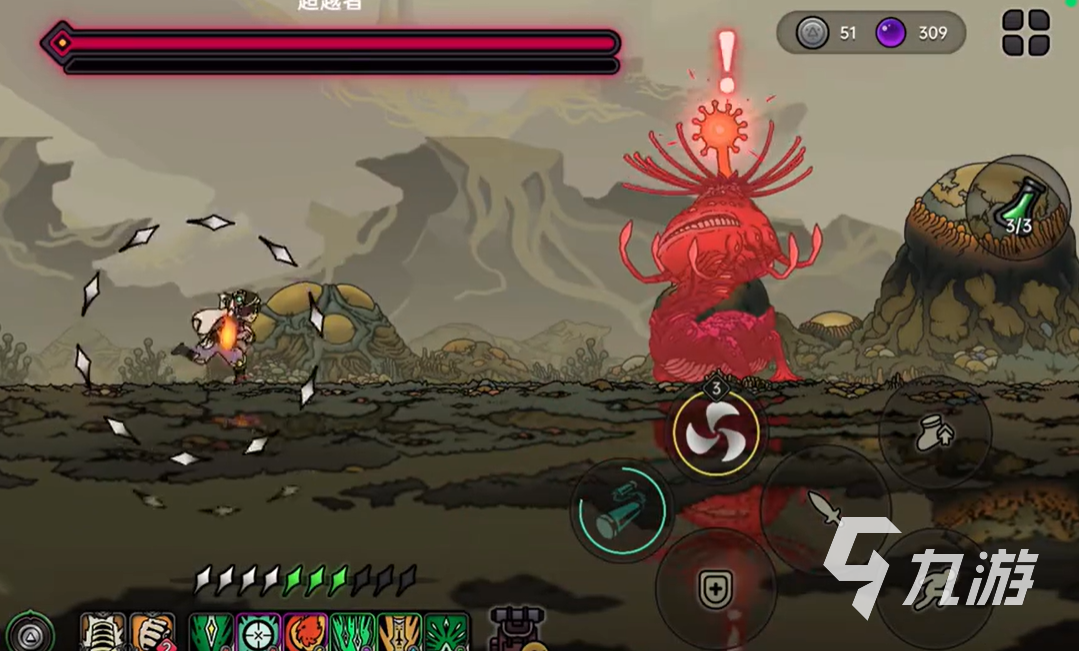Image resolution: width=1079 pixels, height=651 pixels.
Task: Use the green potion flask
Action: click(1019, 209)
